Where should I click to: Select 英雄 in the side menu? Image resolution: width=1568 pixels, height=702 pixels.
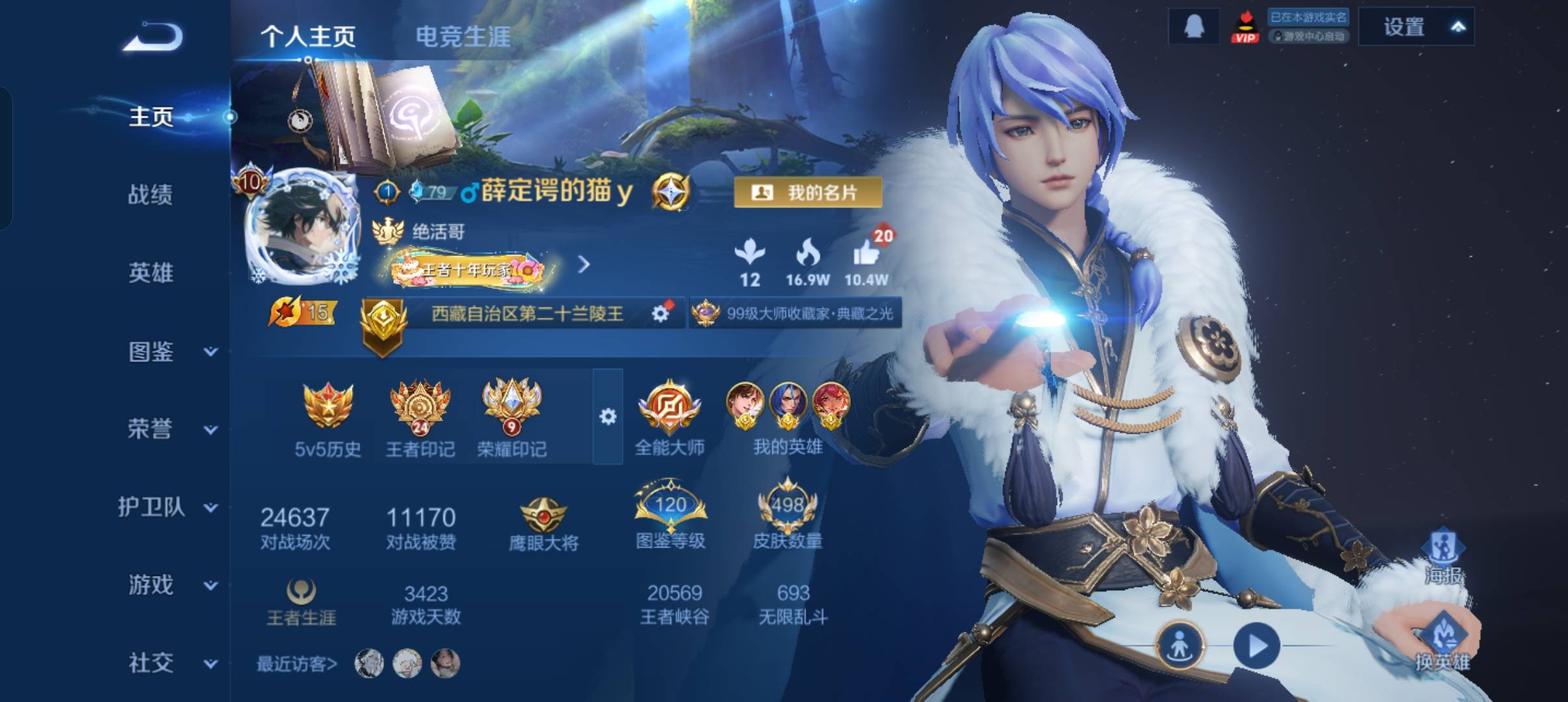click(x=150, y=273)
